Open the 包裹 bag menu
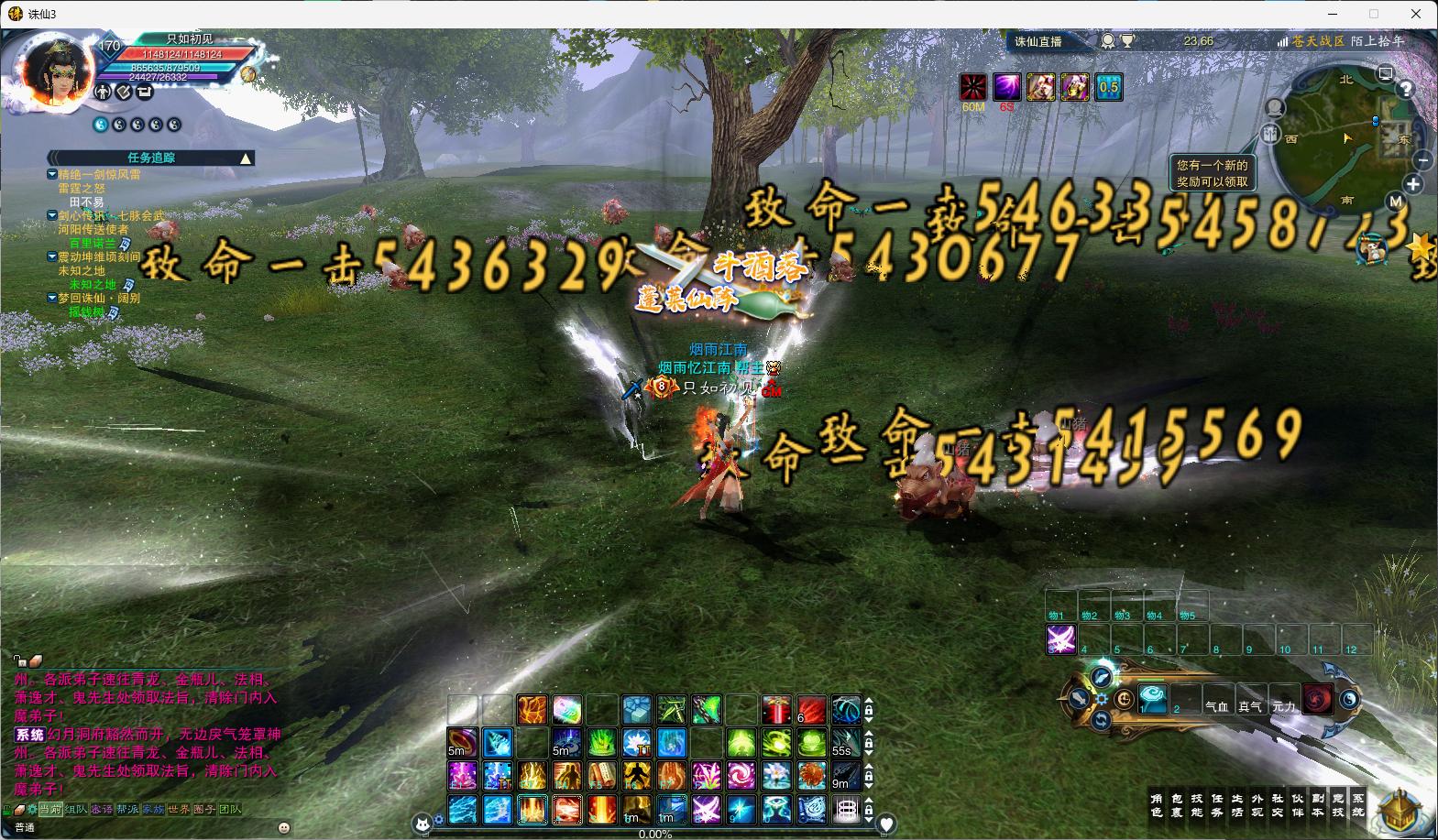 click(x=1177, y=805)
